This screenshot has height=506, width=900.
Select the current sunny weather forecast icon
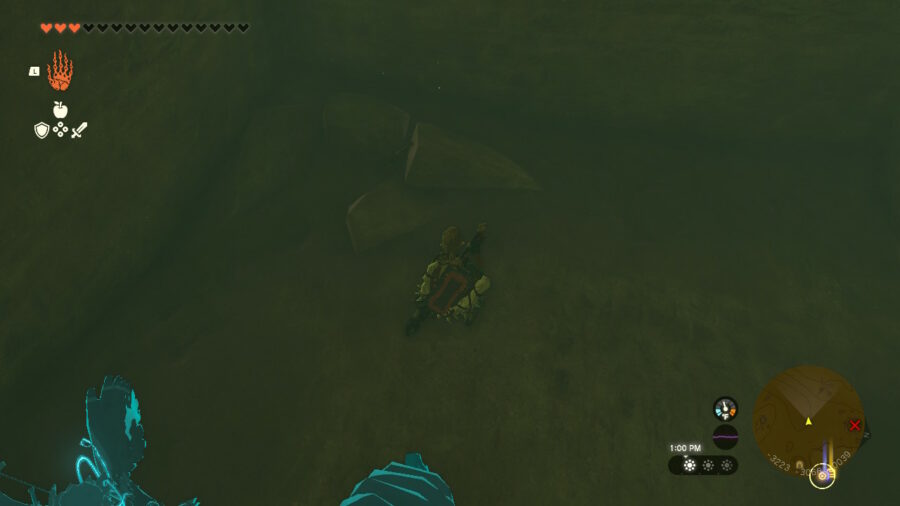click(x=689, y=465)
